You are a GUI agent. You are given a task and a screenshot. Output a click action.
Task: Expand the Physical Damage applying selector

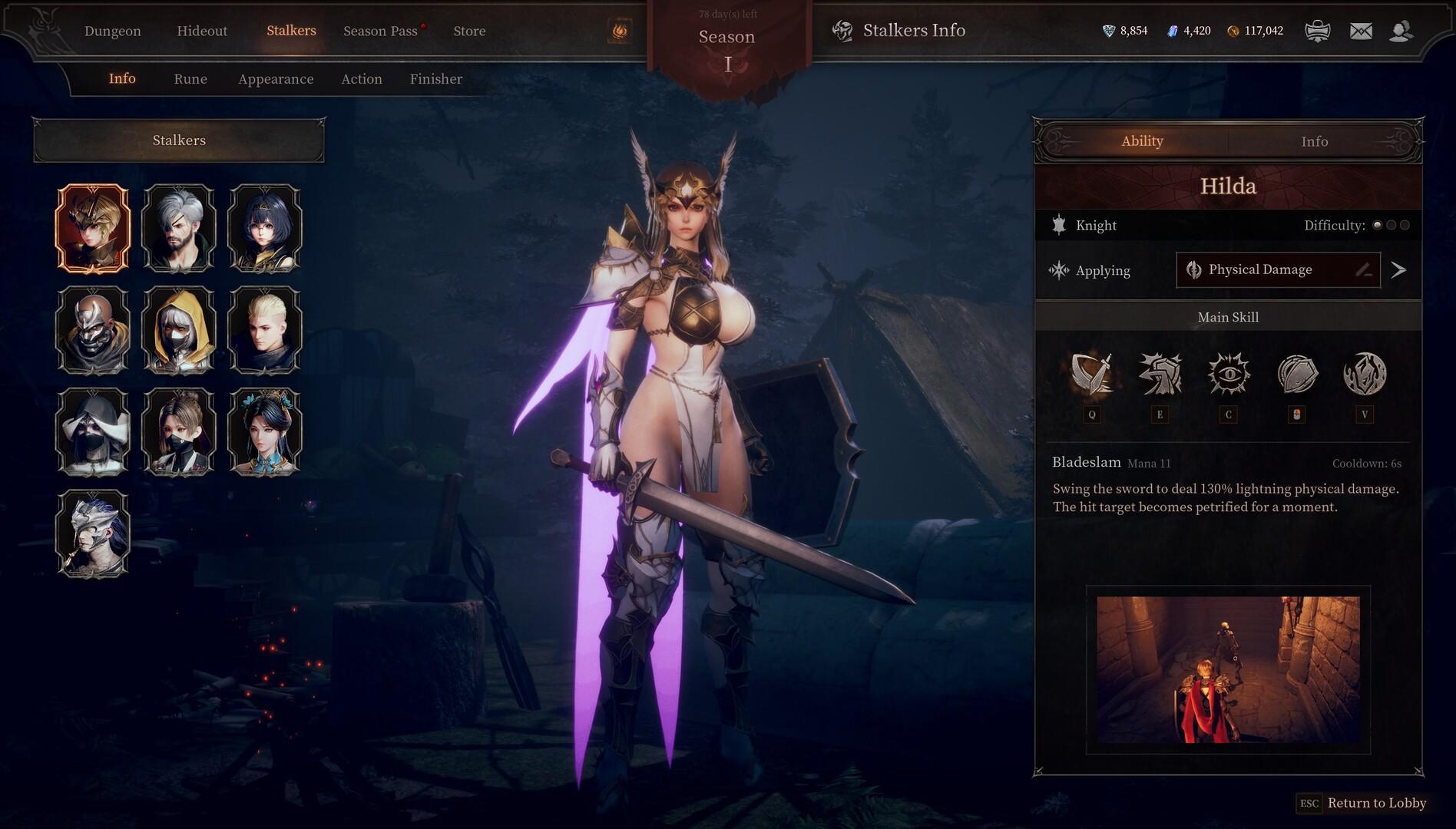point(1277,269)
